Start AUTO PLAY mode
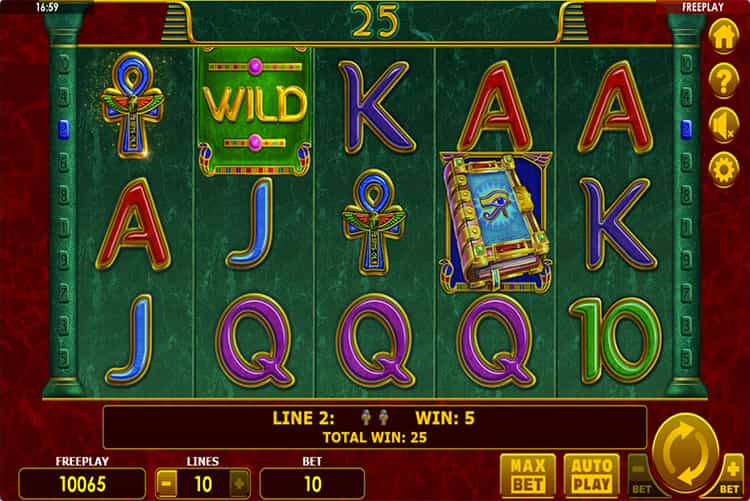 [591, 474]
